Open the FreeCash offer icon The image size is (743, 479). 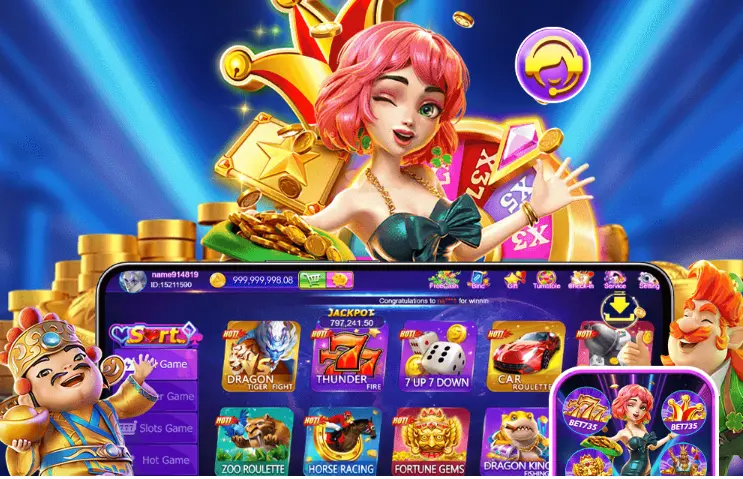point(444,280)
